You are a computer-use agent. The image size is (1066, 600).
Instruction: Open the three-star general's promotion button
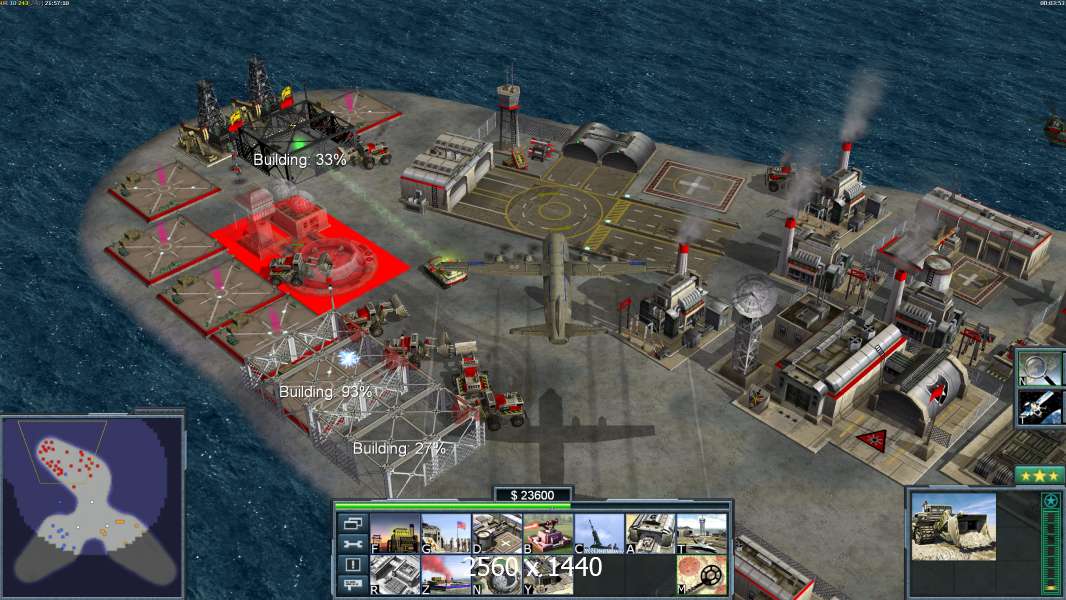[x=1039, y=475]
